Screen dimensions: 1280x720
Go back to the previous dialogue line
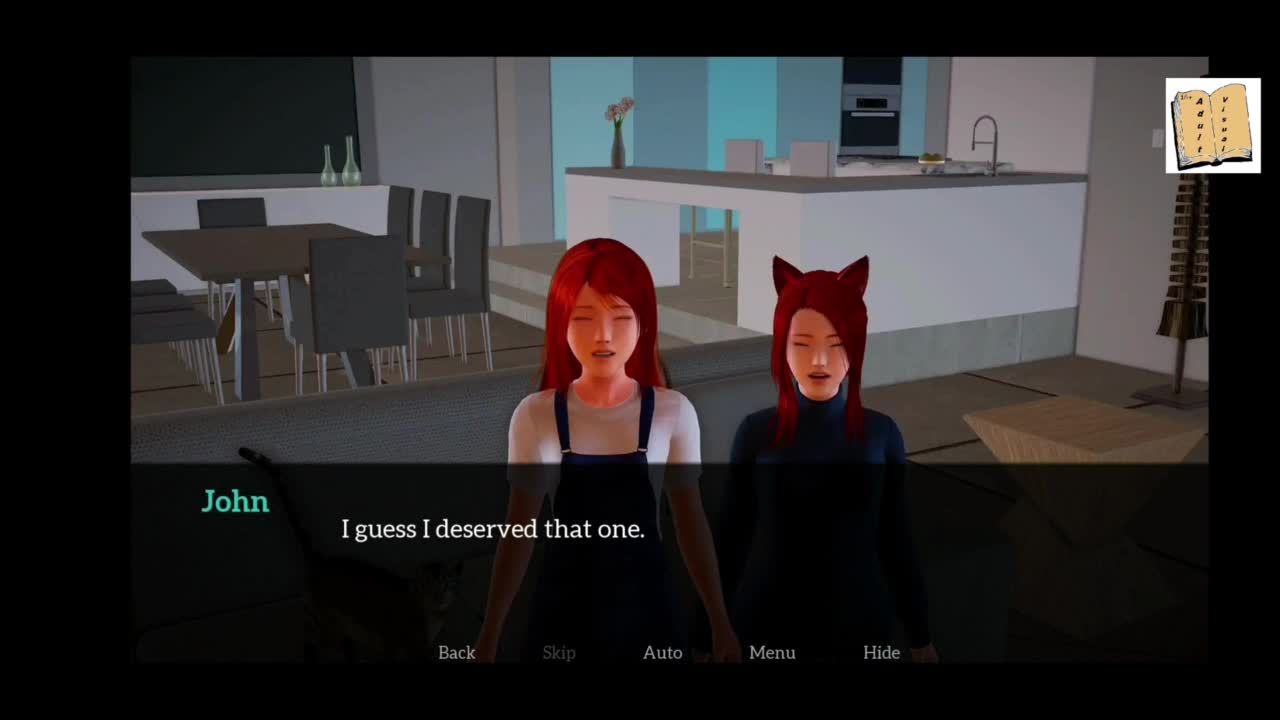[456, 653]
